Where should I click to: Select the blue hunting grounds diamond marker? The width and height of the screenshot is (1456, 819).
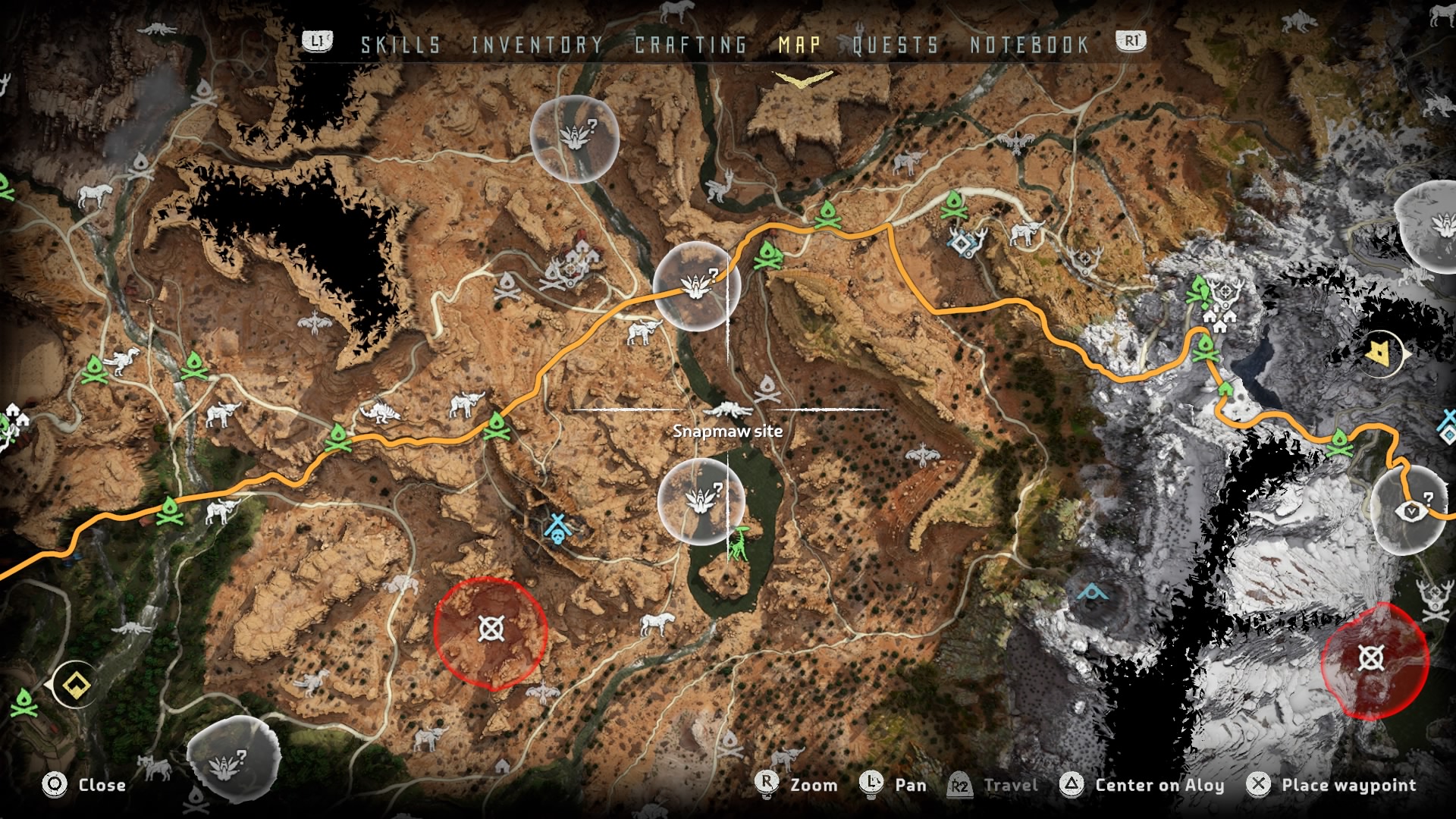[x=964, y=243]
